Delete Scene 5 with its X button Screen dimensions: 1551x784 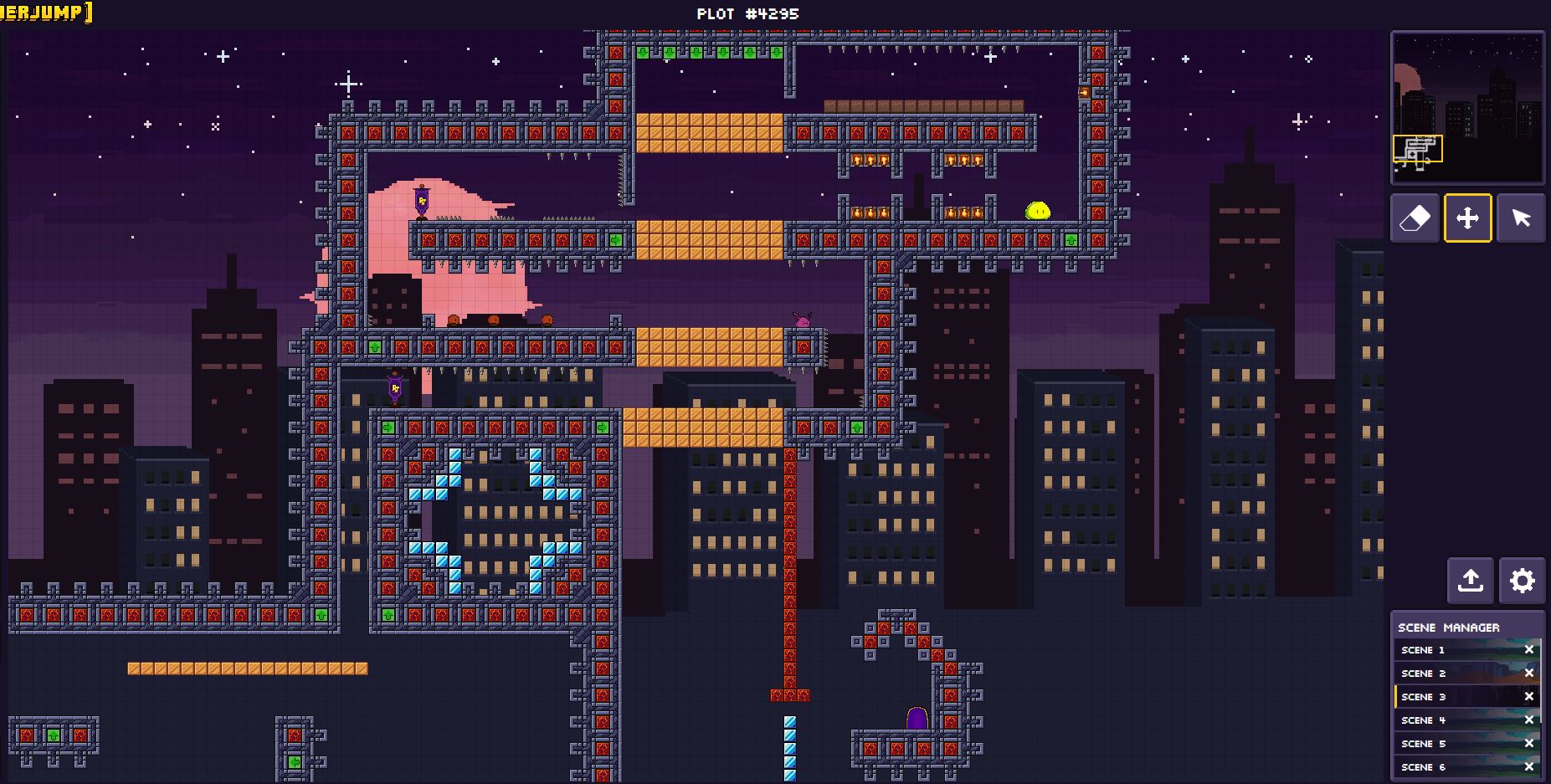point(1529,744)
